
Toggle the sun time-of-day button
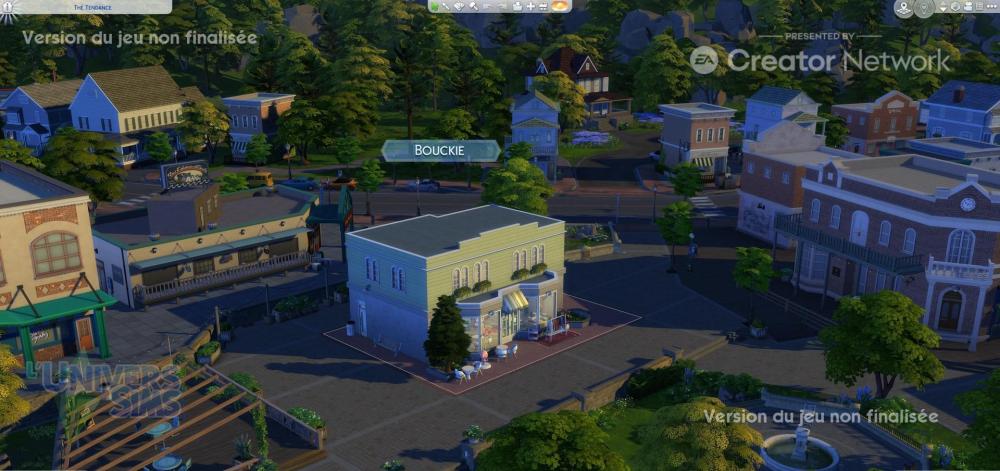(560, 6)
